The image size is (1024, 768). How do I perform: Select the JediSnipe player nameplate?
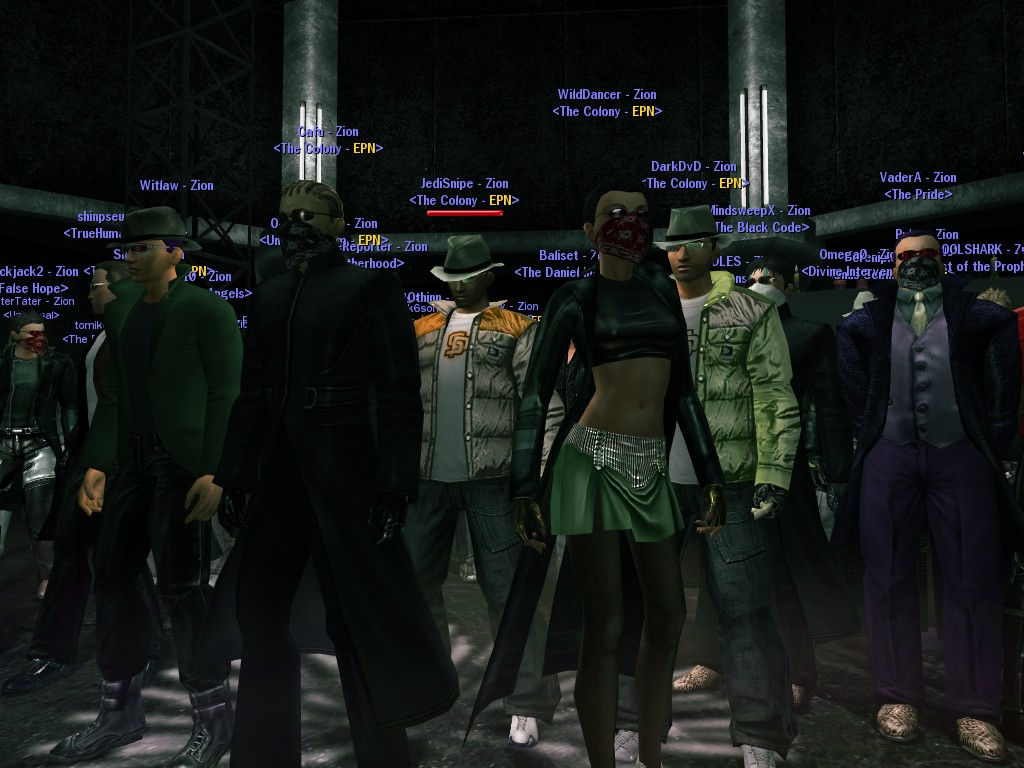[x=464, y=184]
